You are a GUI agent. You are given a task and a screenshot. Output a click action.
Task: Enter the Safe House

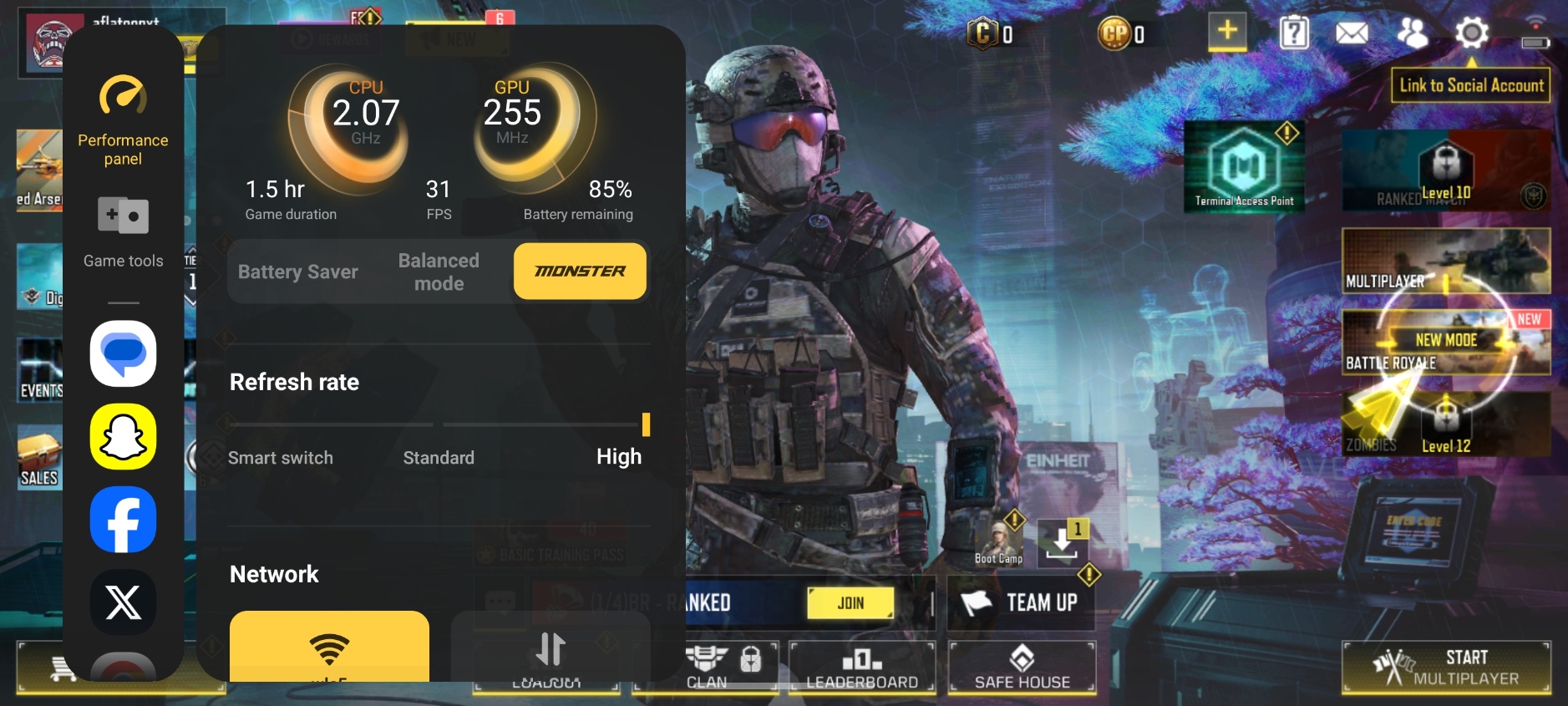pyautogui.click(x=1022, y=668)
